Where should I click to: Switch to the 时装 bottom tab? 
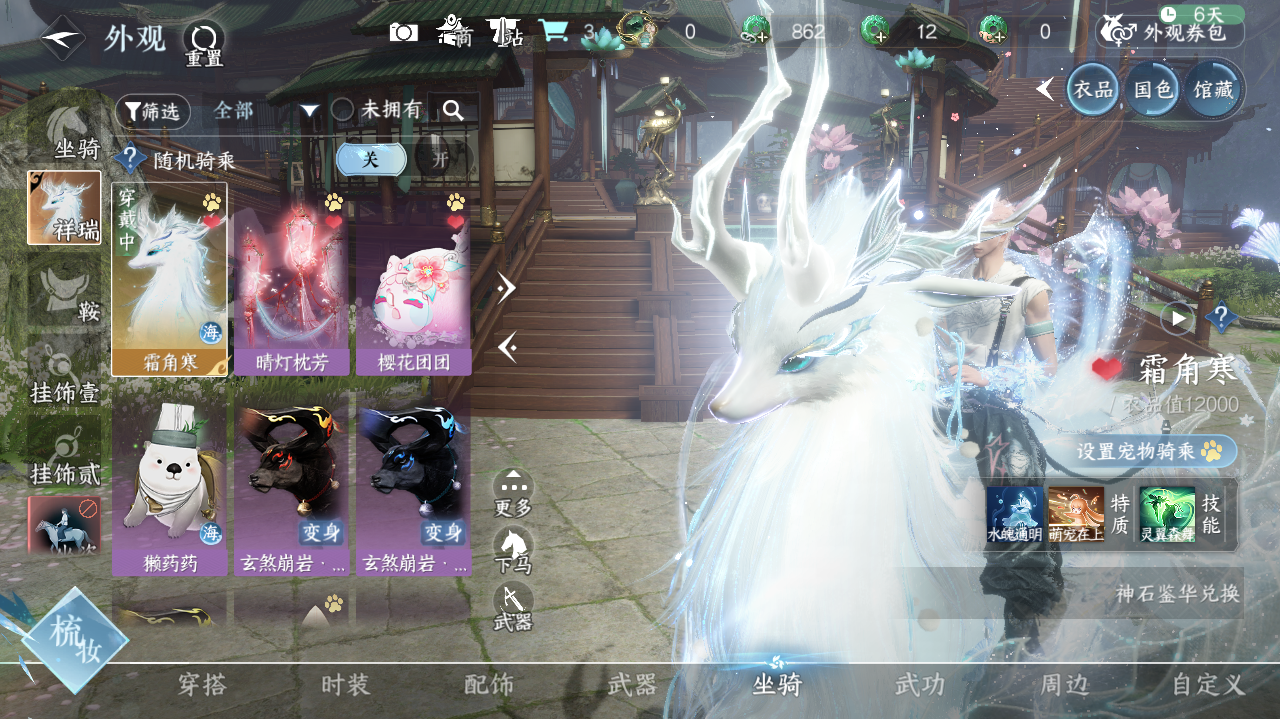click(x=346, y=685)
